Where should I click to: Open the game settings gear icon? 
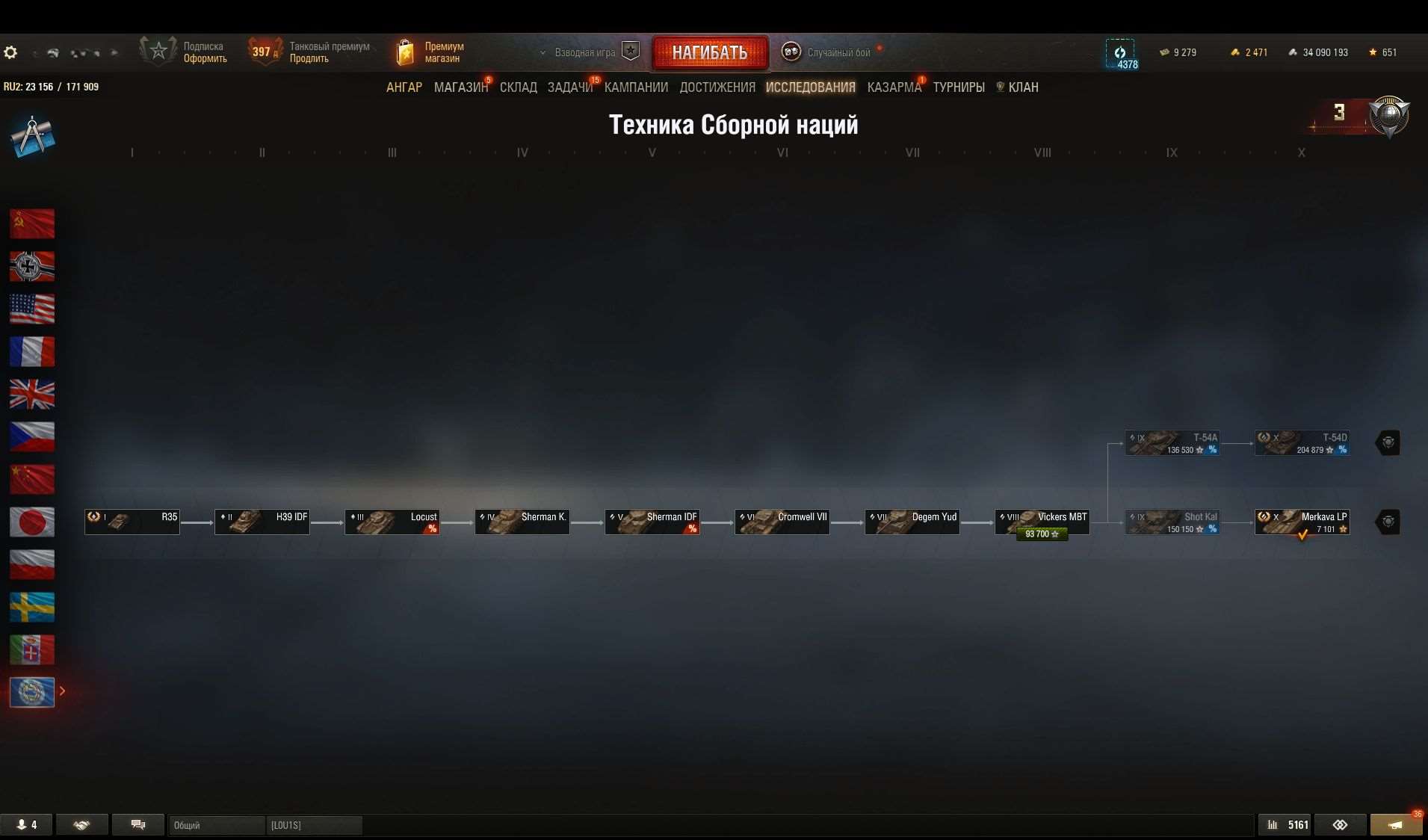10,52
